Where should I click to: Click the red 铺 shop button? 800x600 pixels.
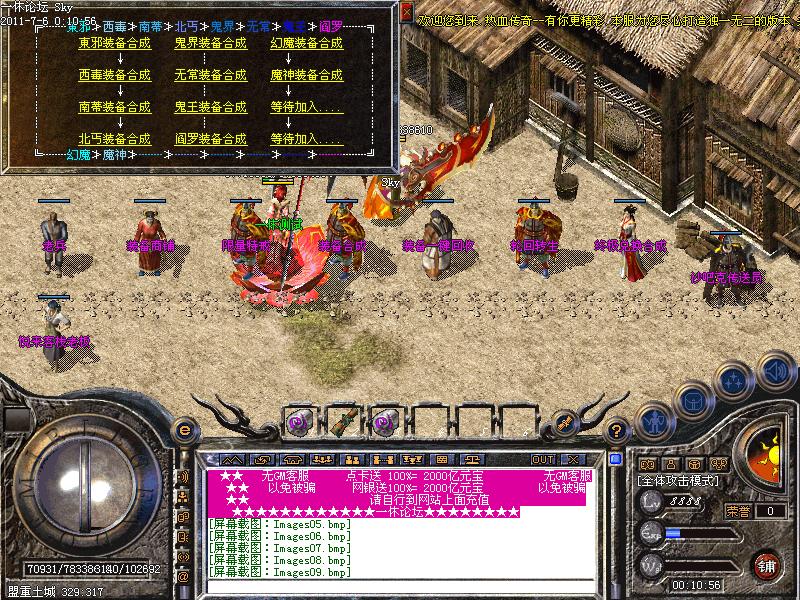767,565
